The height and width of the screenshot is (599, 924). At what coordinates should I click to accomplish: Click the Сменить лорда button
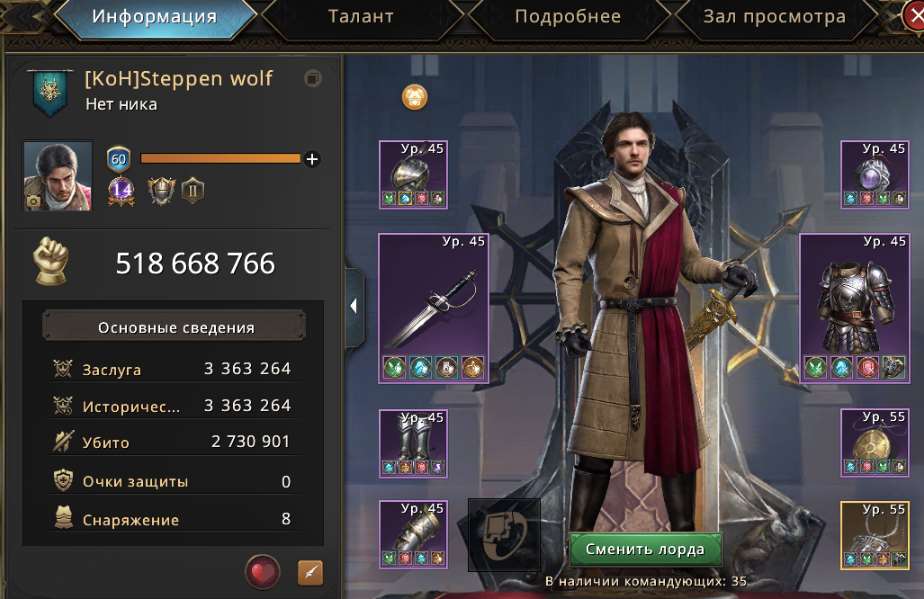coord(645,549)
